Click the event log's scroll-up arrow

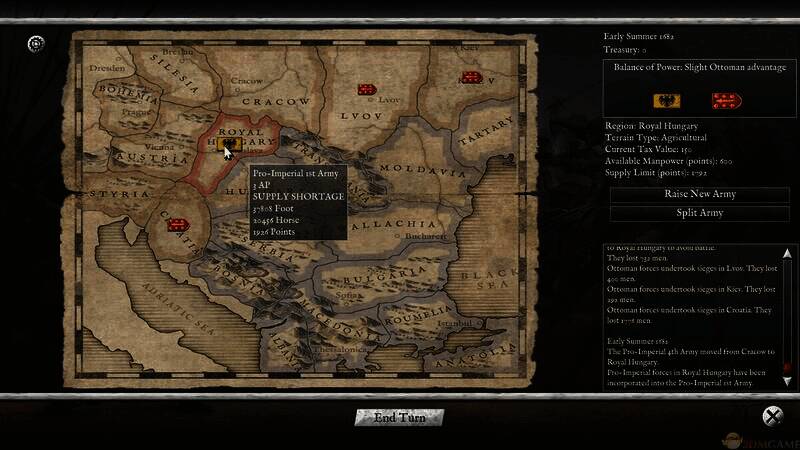tap(788, 253)
